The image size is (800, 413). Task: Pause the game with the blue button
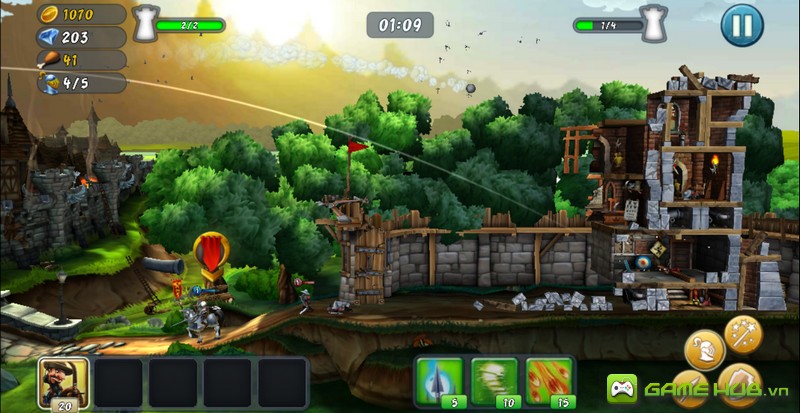click(x=741, y=24)
